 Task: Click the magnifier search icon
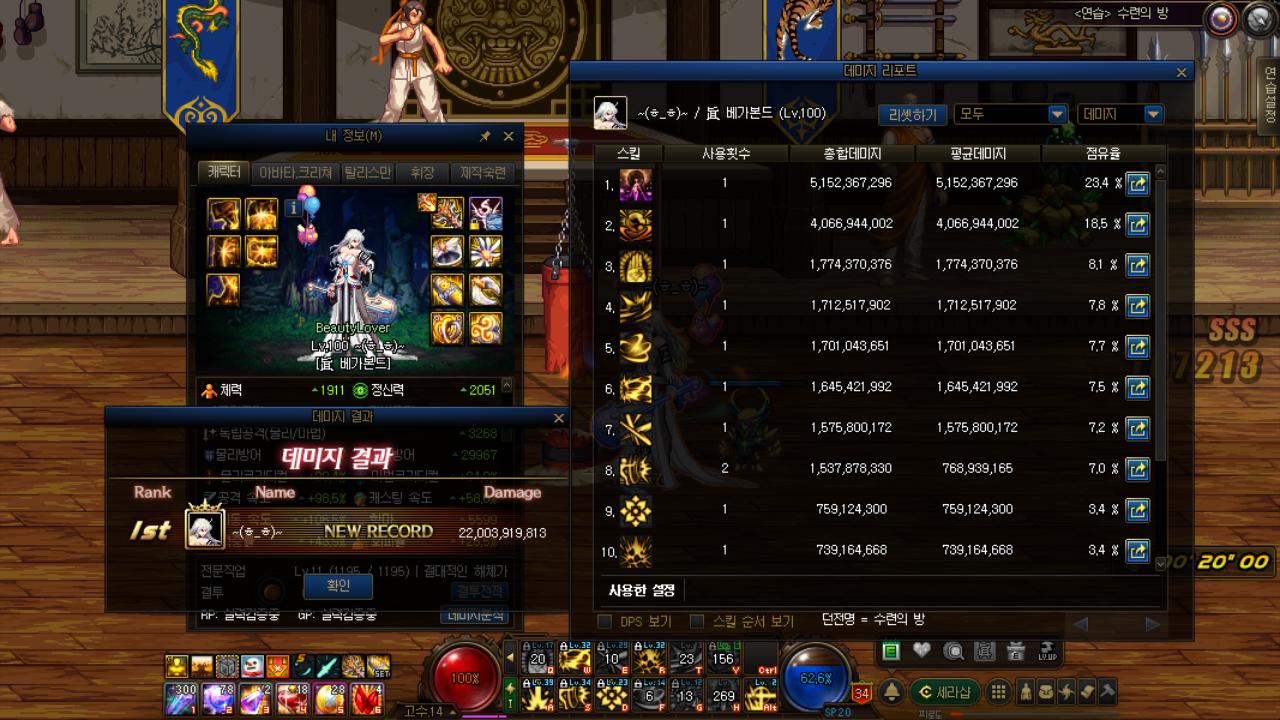pyautogui.click(x=952, y=651)
